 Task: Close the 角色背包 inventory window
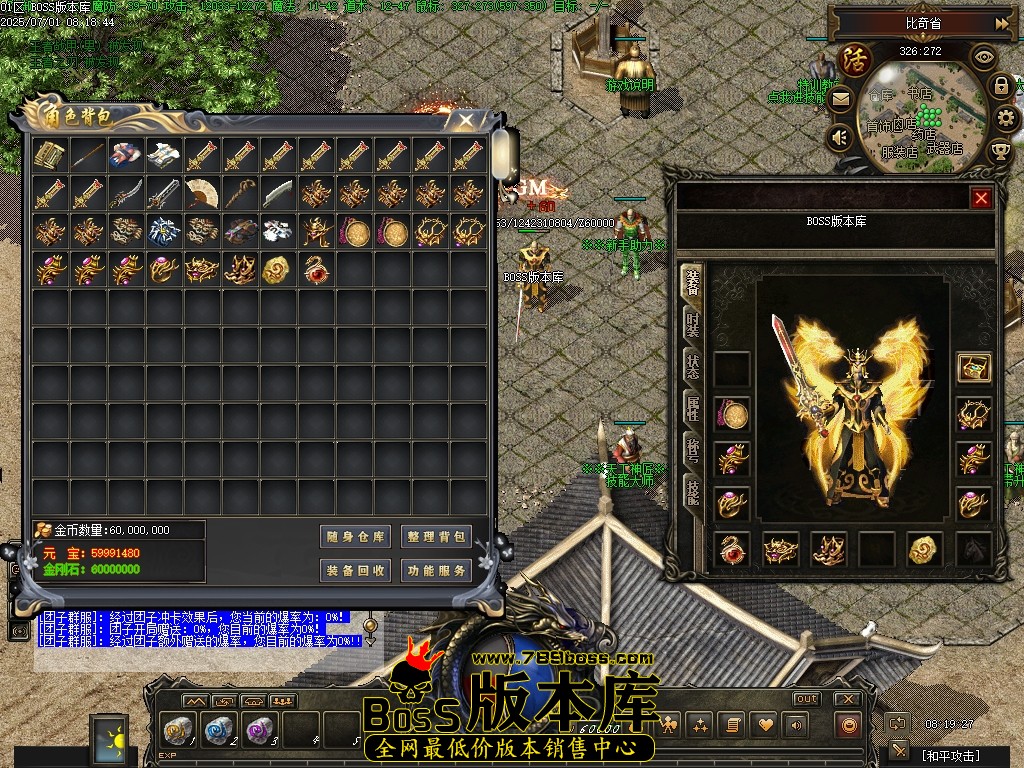[466, 120]
